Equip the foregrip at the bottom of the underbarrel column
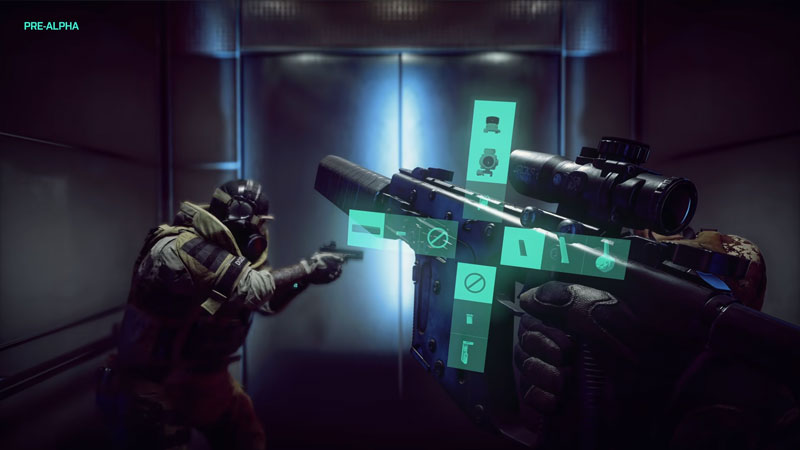Viewport: 800px width, 450px height. point(467,349)
